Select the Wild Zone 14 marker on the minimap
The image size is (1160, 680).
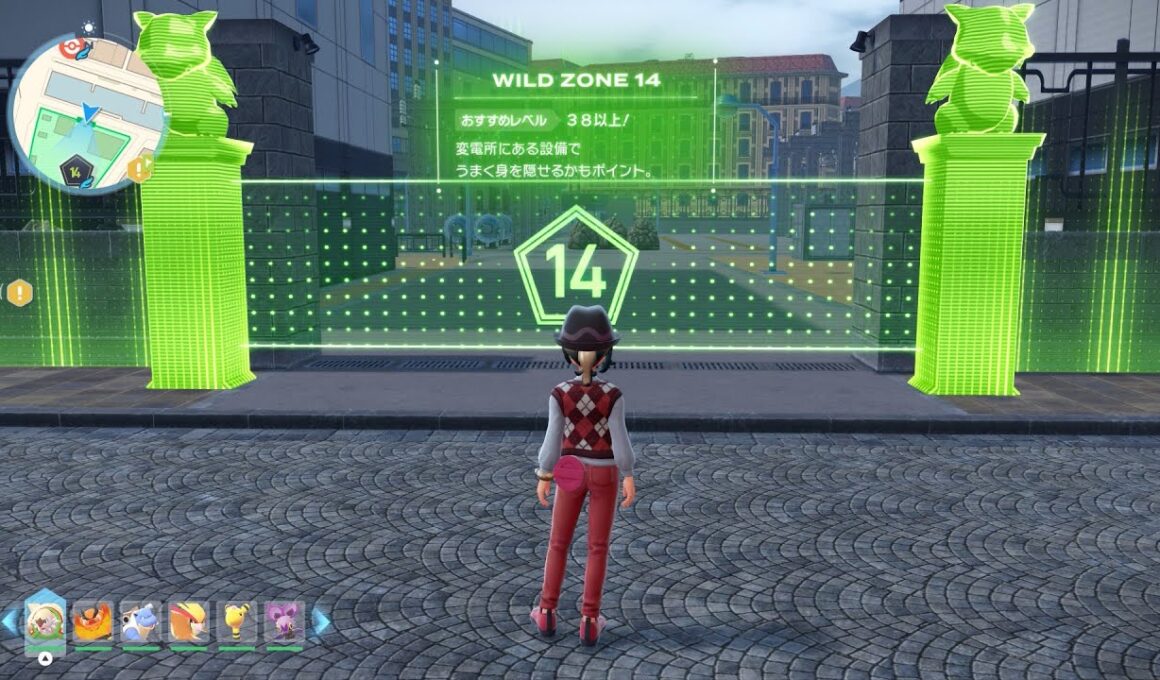pos(75,172)
